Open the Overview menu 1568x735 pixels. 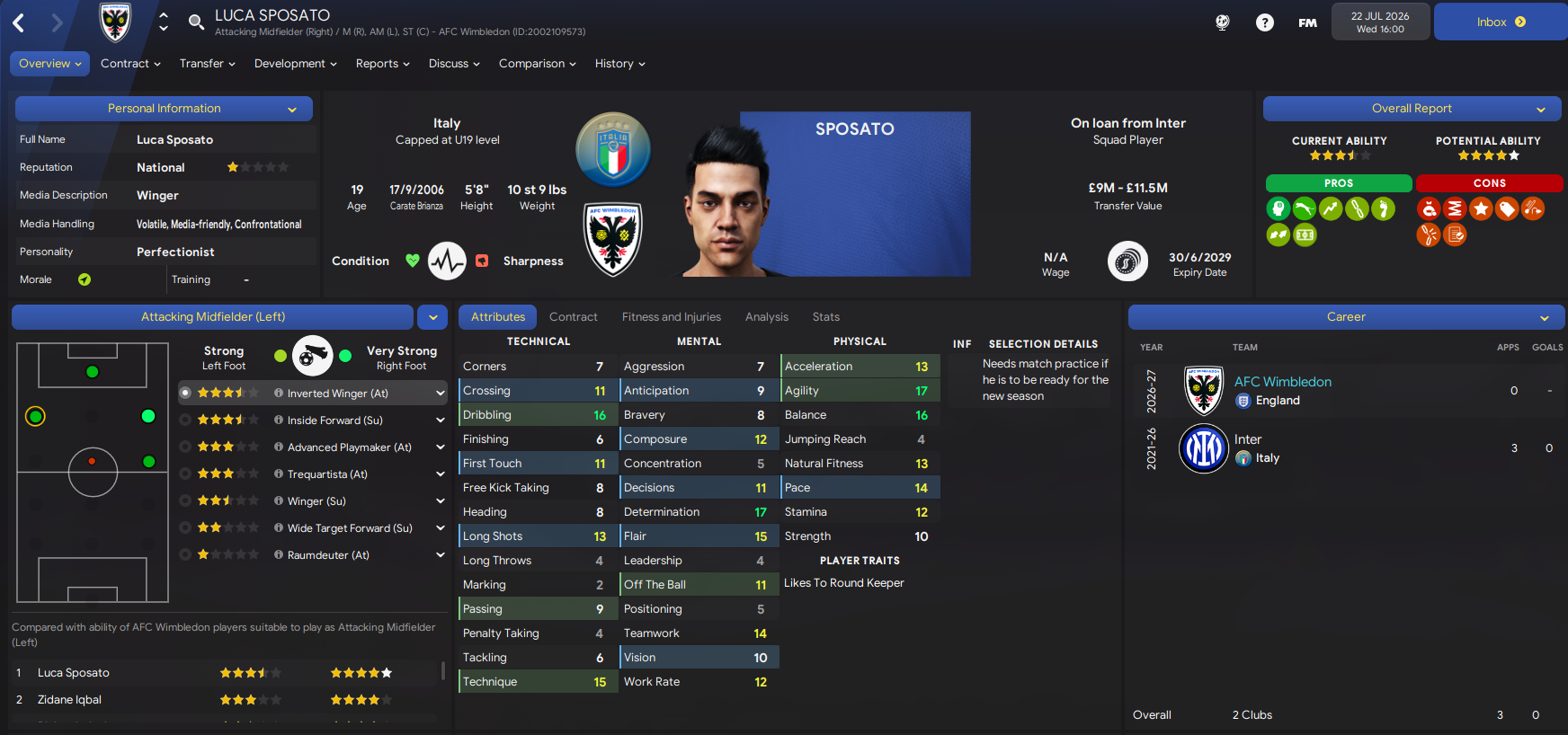[x=49, y=64]
